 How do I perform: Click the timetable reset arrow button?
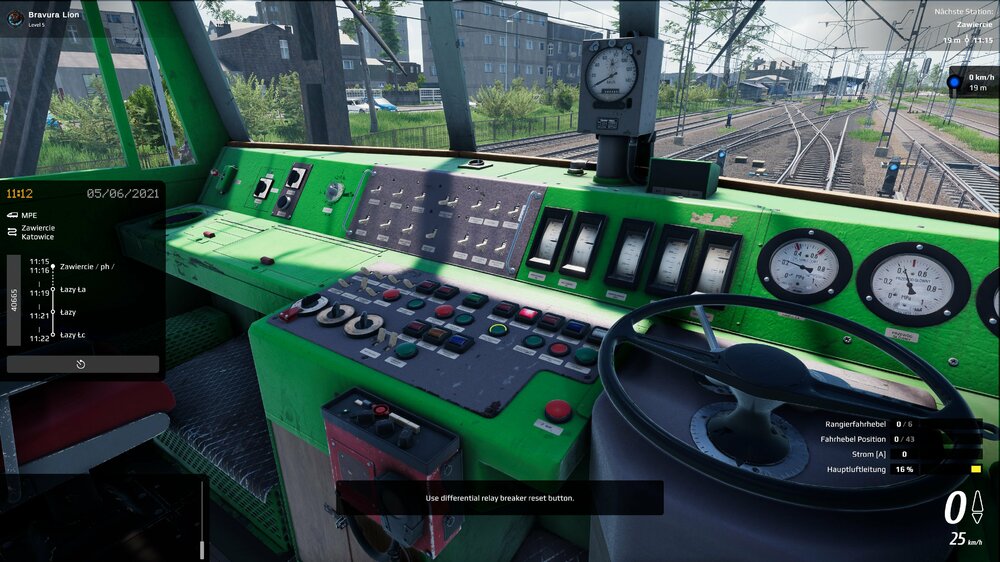coord(82,365)
